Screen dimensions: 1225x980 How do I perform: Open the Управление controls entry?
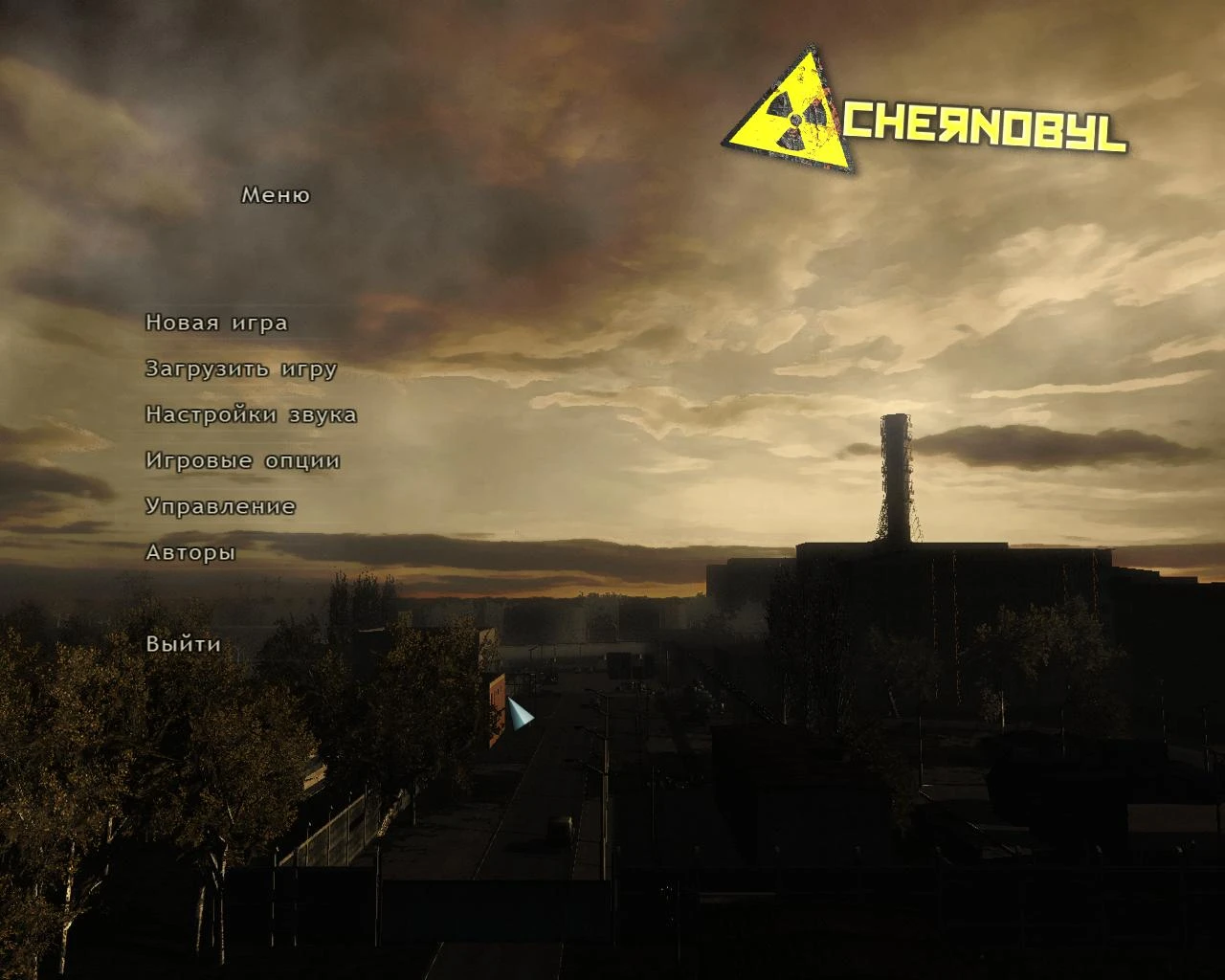pyautogui.click(x=220, y=506)
